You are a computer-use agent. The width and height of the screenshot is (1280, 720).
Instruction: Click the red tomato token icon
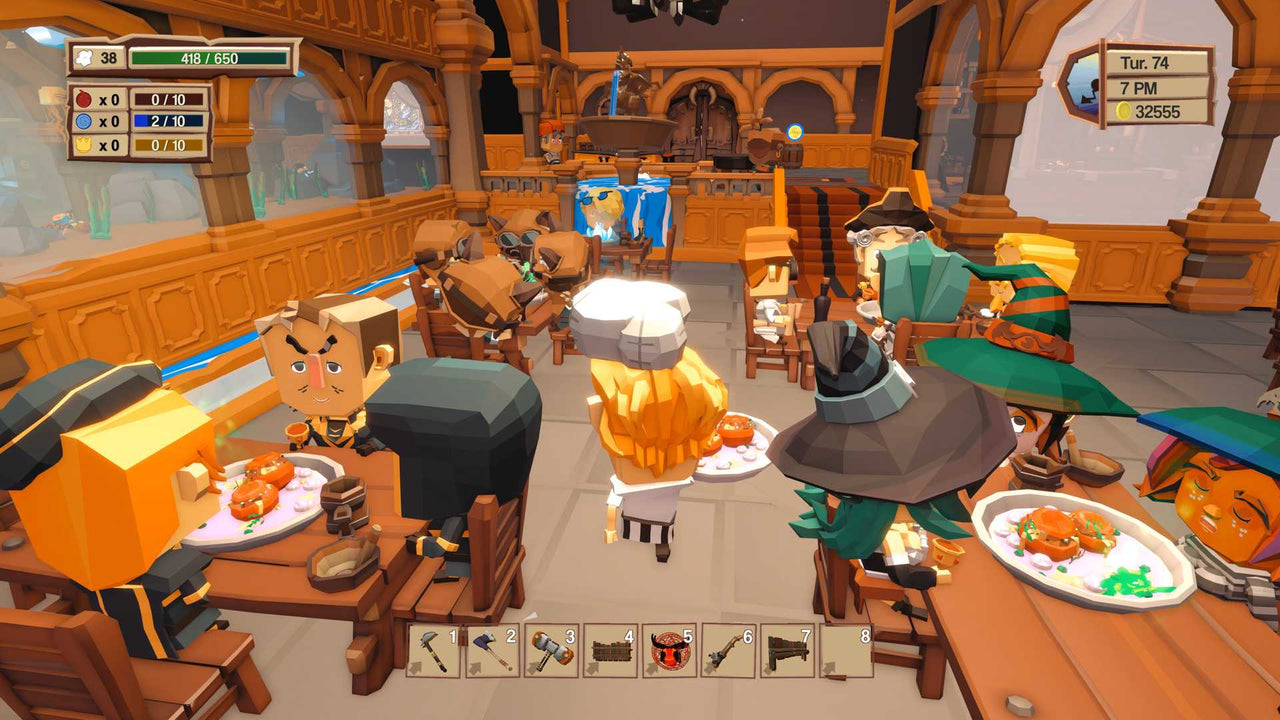[82, 98]
